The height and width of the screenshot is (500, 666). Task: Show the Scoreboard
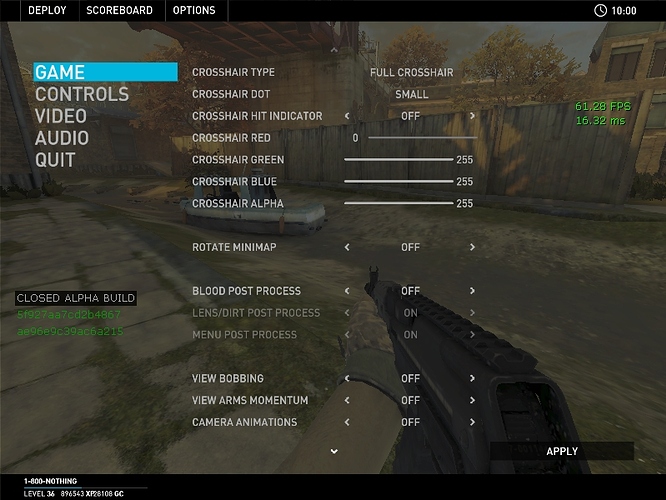click(x=119, y=10)
